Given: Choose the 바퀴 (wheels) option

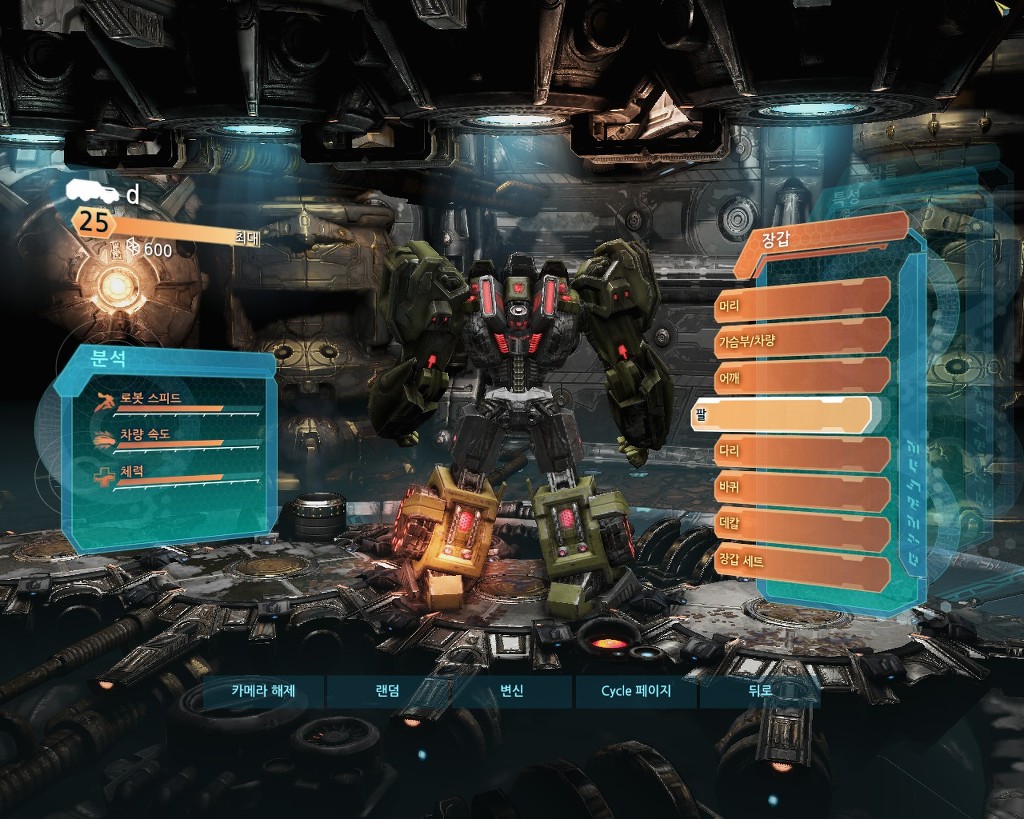Looking at the screenshot, I should click(x=802, y=493).
